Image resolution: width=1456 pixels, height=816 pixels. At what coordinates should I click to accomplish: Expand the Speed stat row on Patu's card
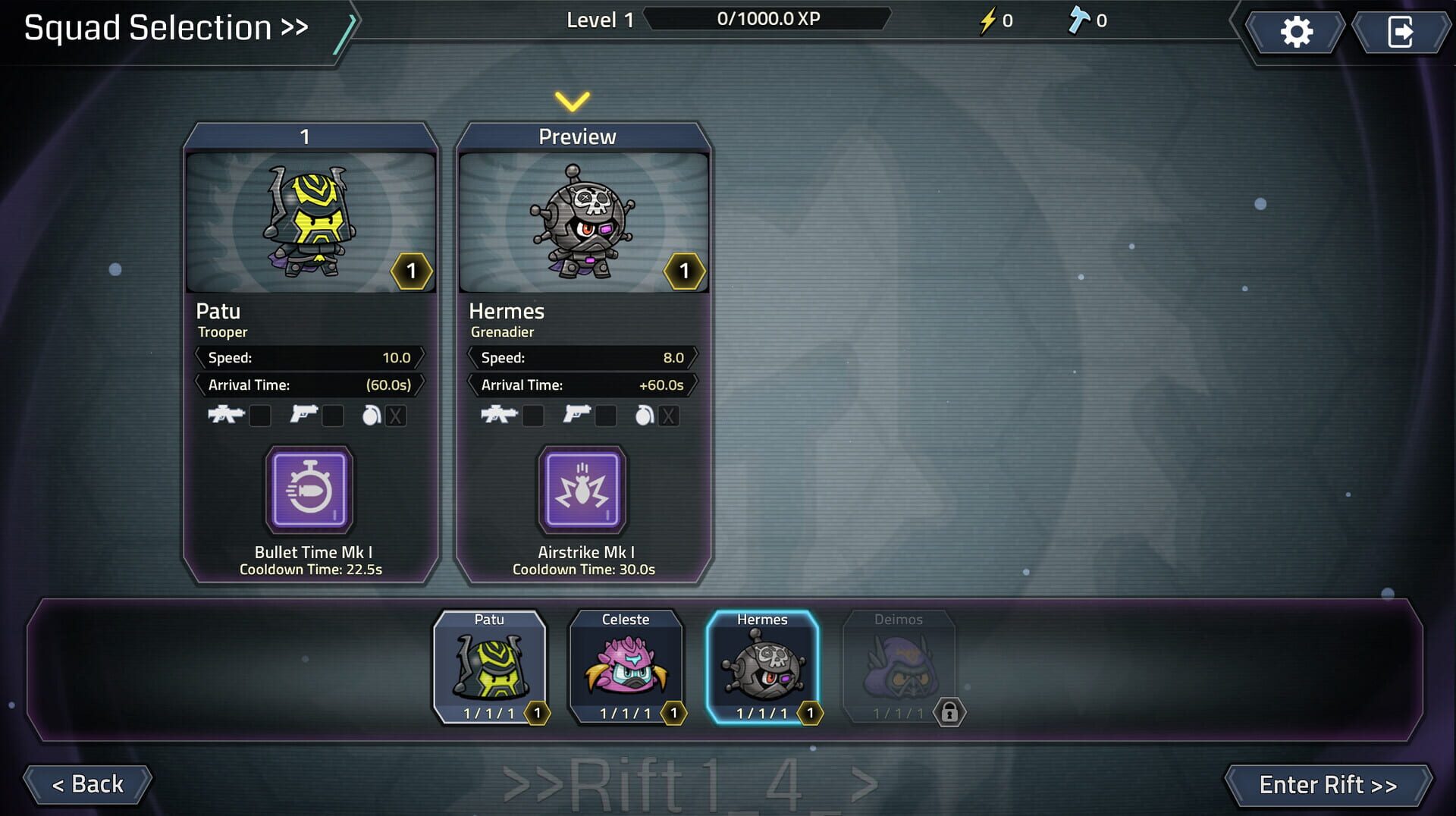click(x=310, y=357)
